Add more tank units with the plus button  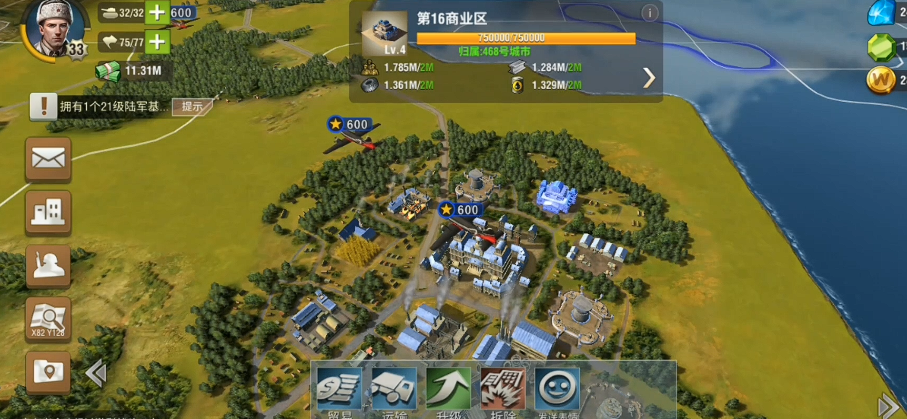(157, 13)
